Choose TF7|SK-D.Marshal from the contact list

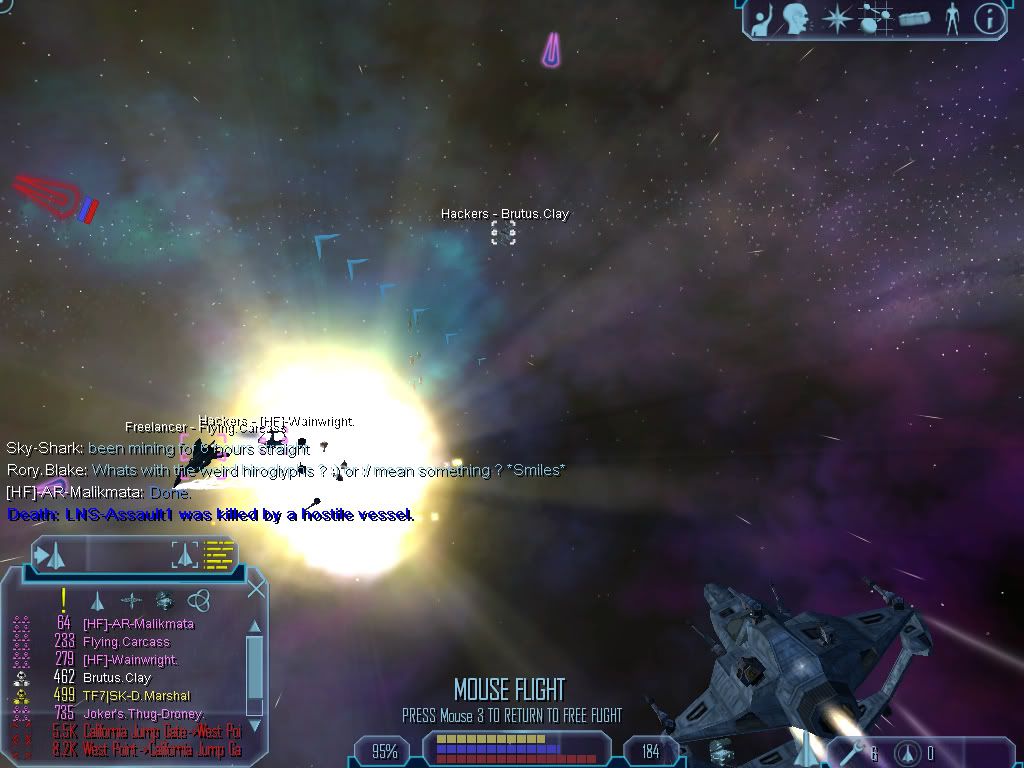tap(136, 696)
